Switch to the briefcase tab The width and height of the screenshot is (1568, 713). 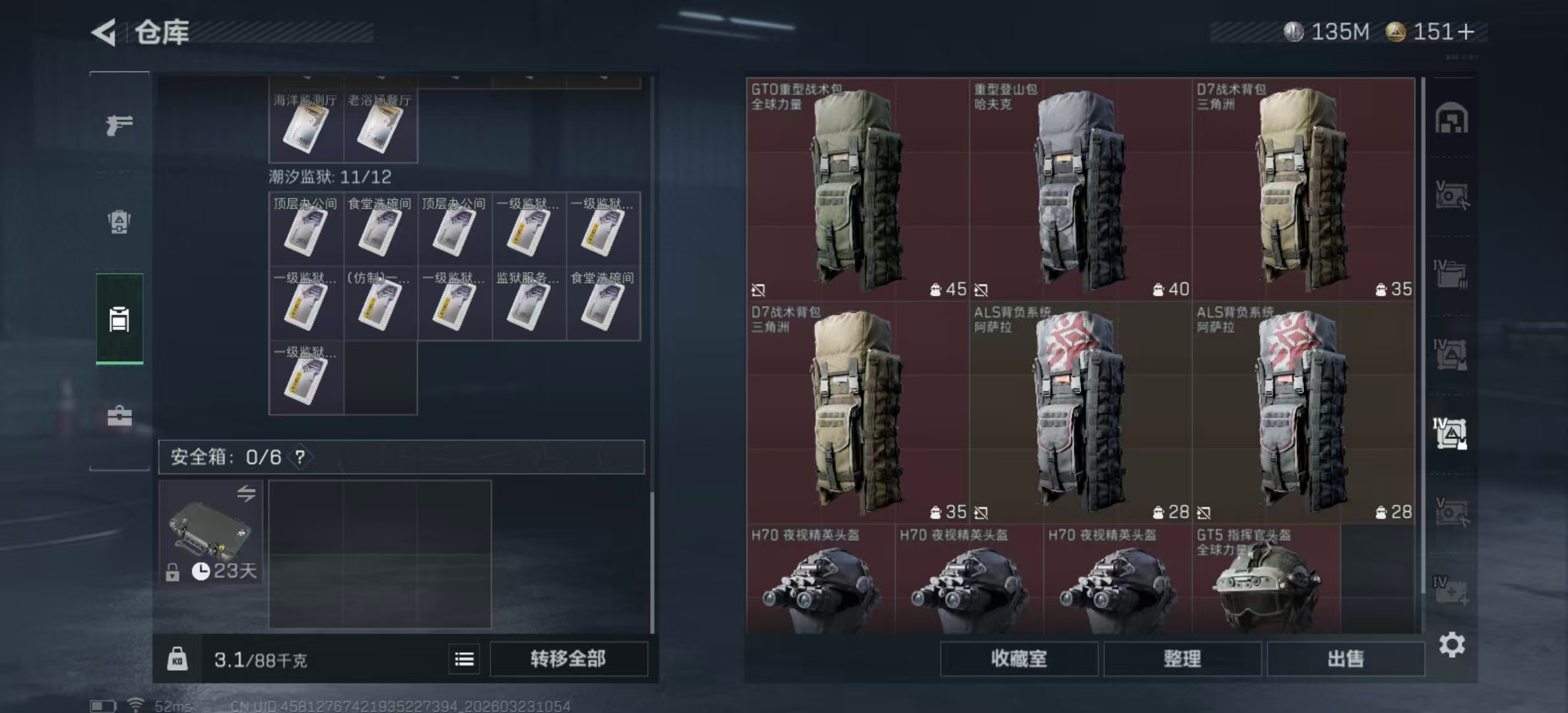(x=119, y=416)
